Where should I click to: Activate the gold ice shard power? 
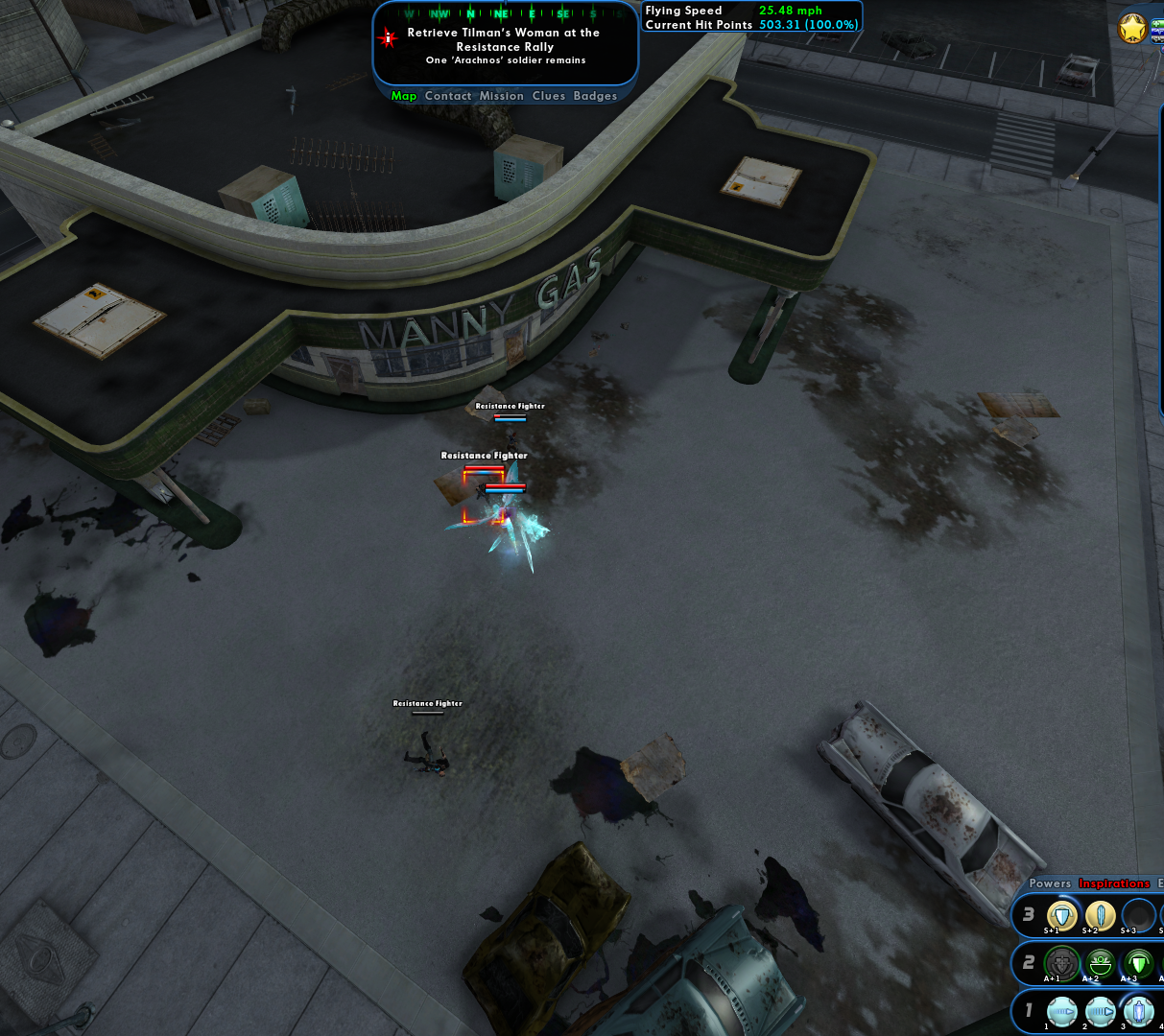click(1100, 915)
